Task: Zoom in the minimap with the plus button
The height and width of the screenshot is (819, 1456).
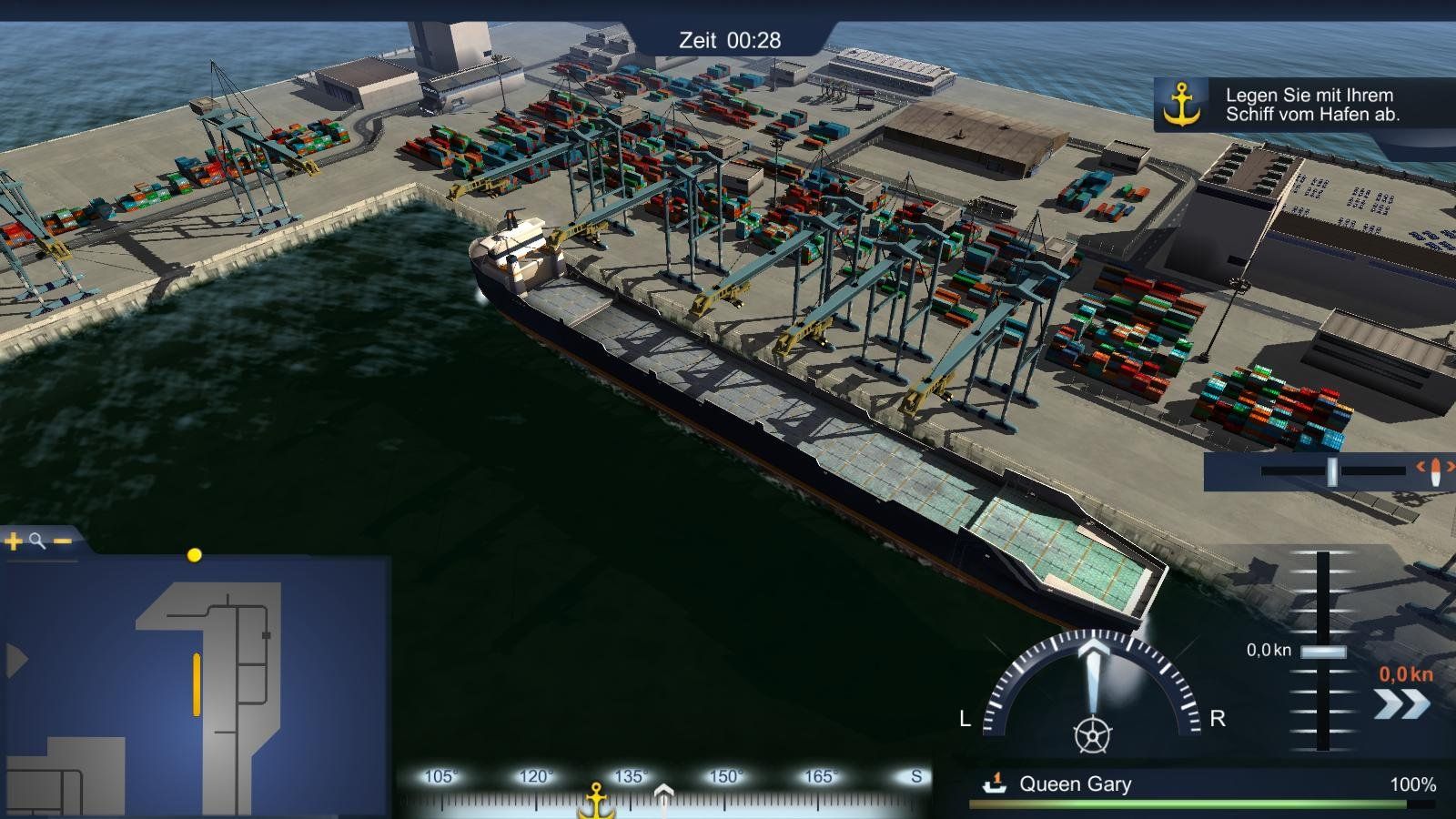Action: [x=14, y=542]
